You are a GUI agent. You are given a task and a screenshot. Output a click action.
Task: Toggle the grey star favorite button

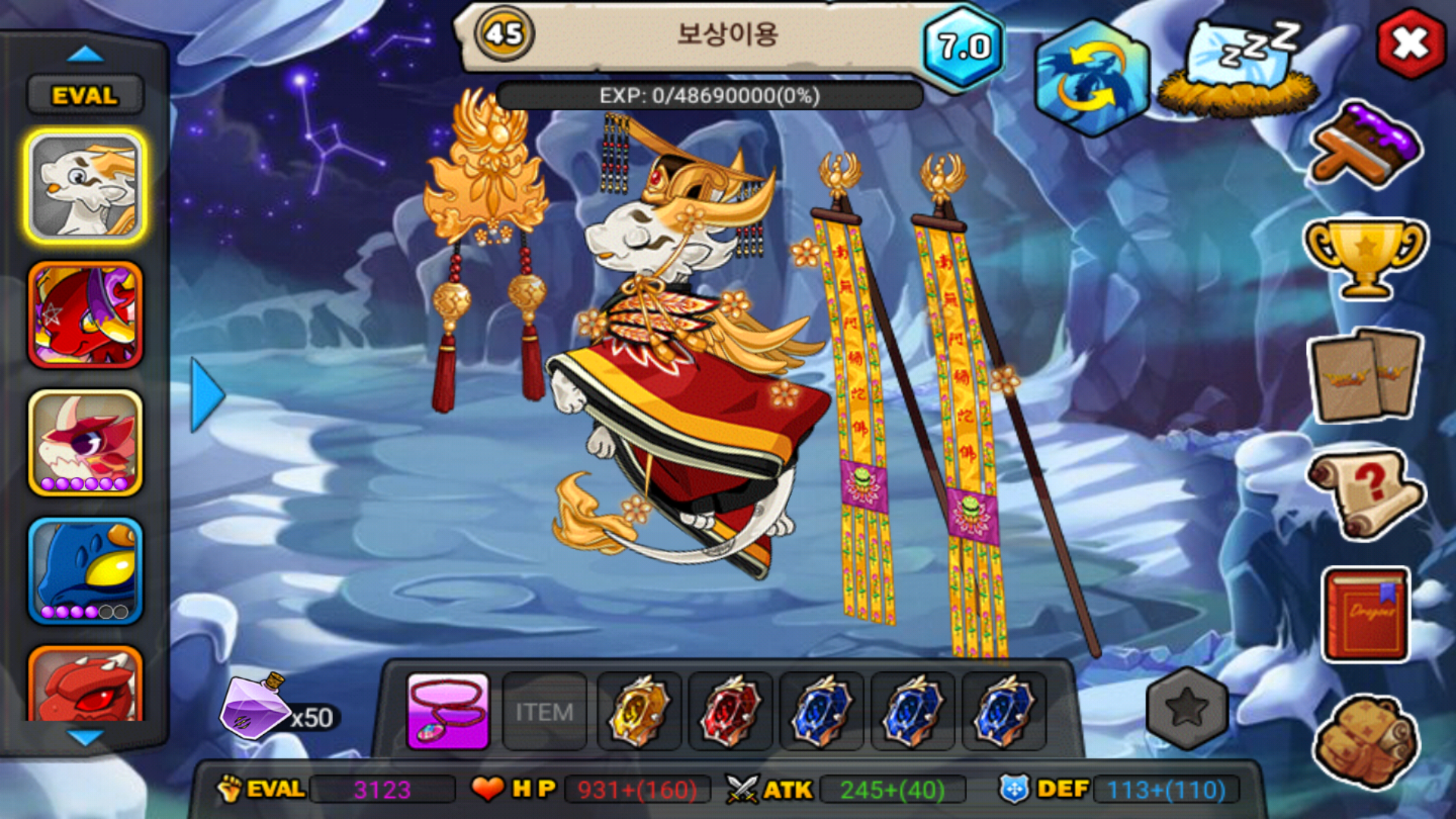[x=1187, y=708]
